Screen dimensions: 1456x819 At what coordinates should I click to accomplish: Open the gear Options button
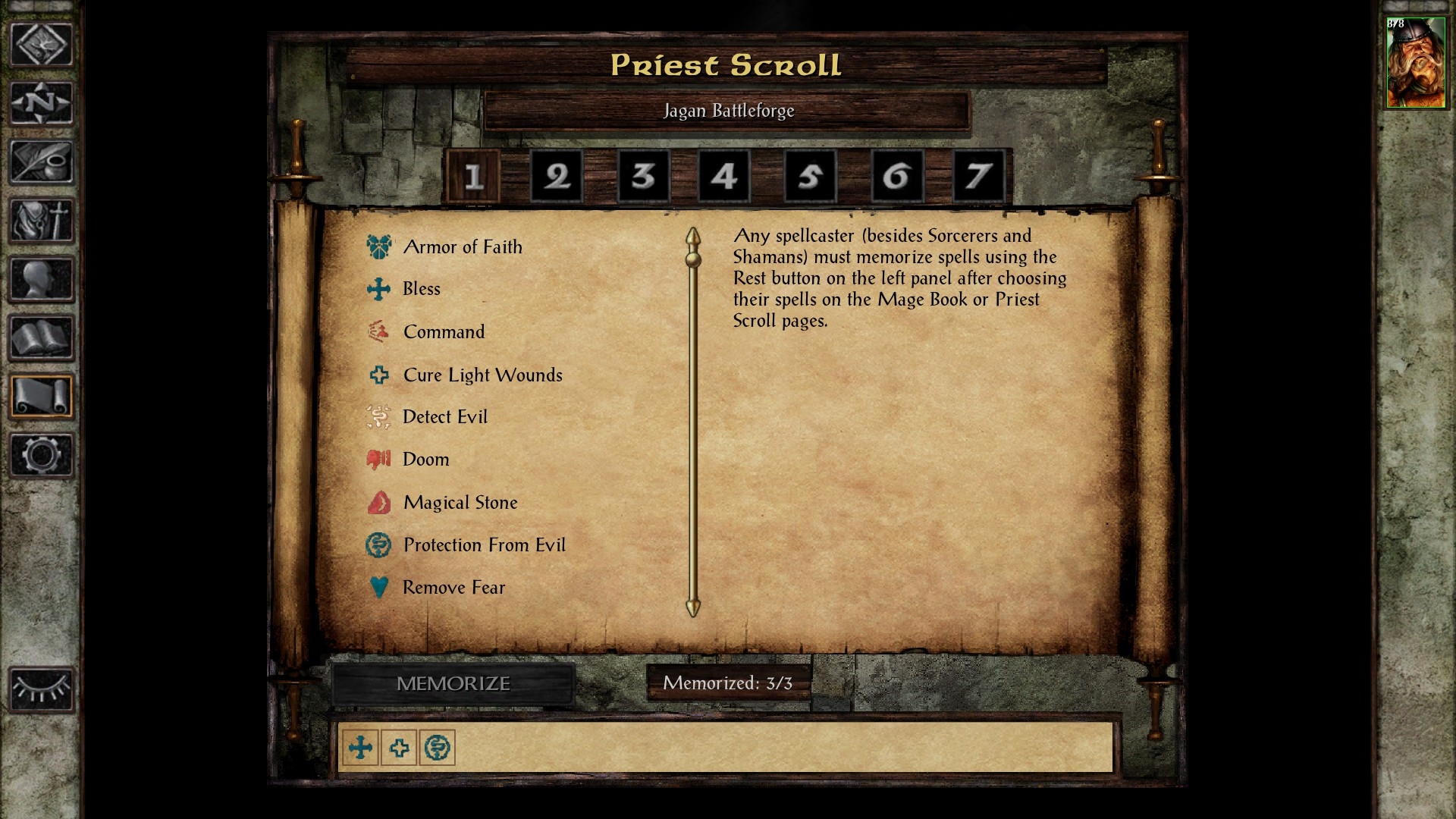coord(41,455)
